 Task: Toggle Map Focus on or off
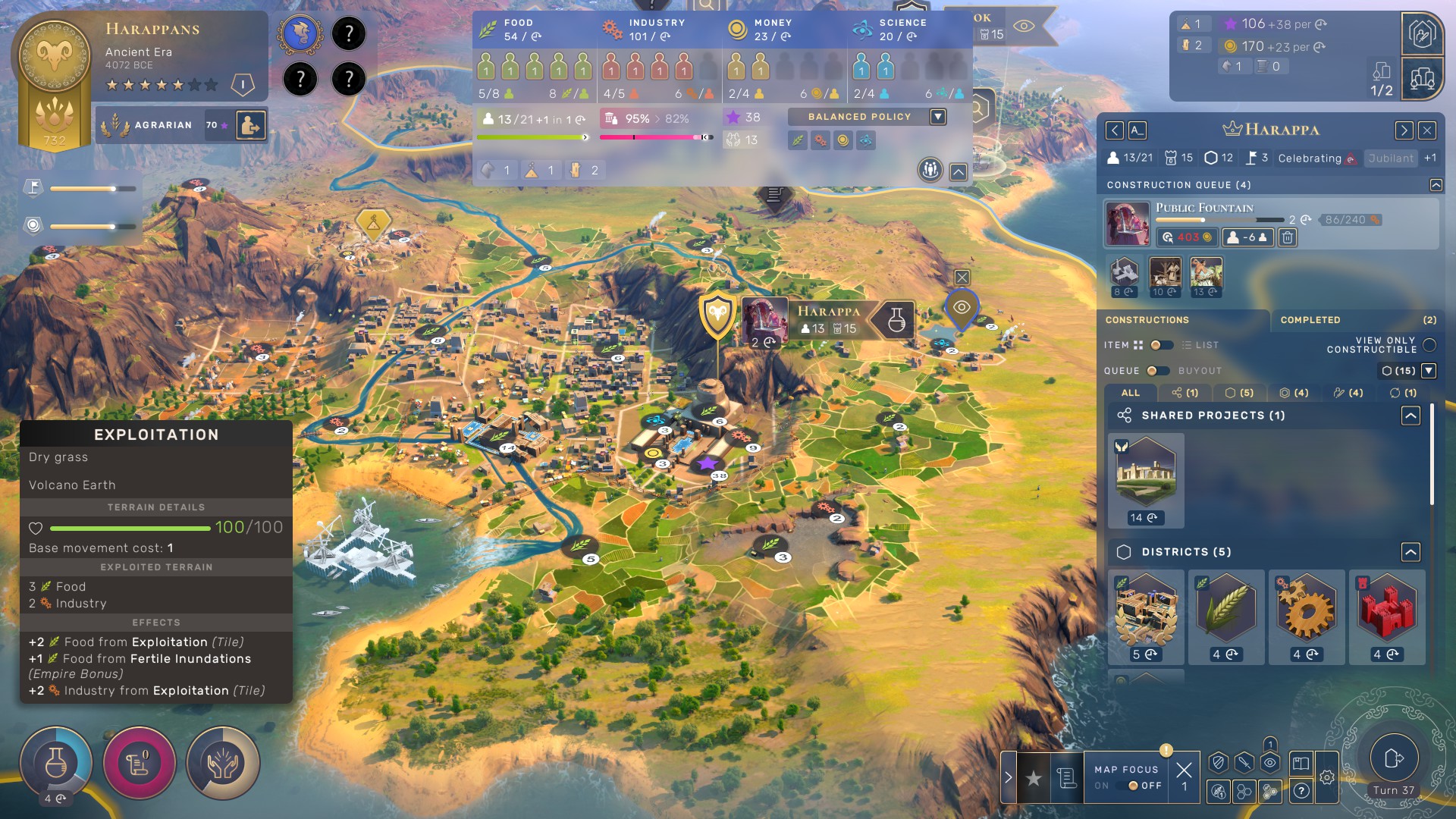pyautogui.click(x=1133, y=786)
